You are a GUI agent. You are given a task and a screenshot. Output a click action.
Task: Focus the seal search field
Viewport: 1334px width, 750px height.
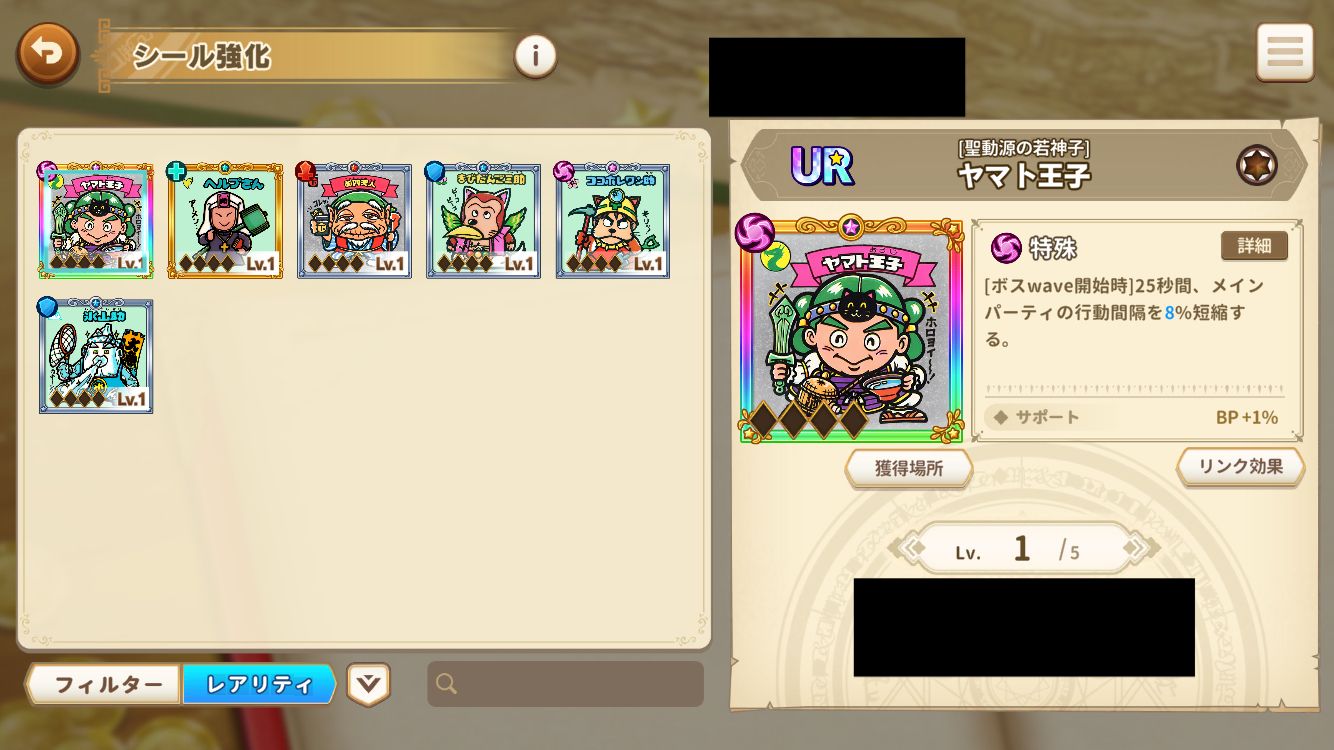point(566,684)
